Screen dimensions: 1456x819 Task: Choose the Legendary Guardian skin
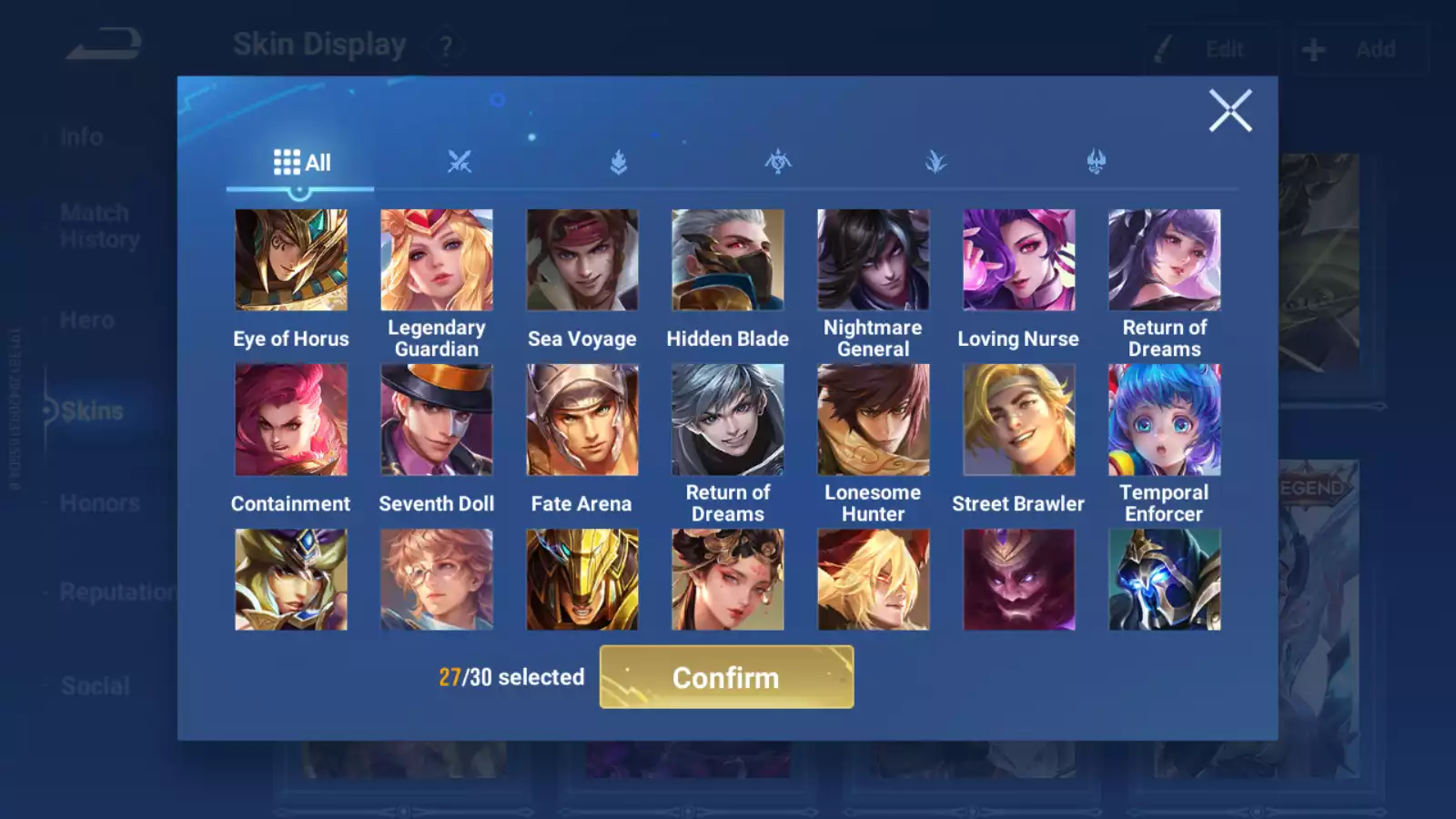[437, 260]
